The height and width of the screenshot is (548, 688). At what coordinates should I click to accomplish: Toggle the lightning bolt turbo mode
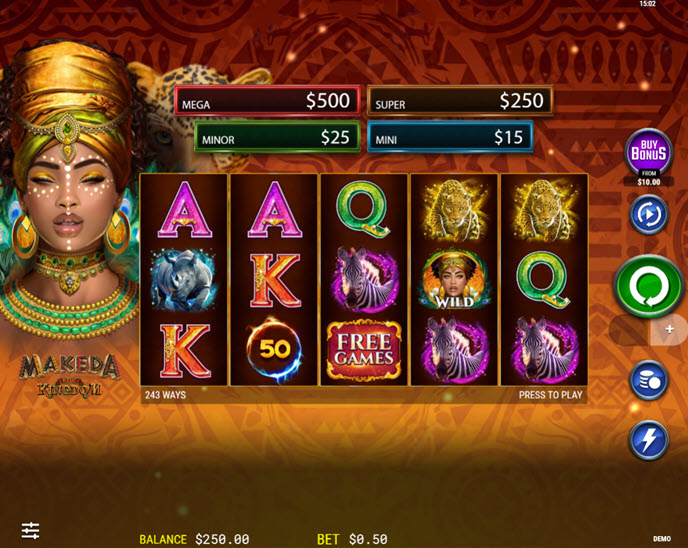tap(648, 440)
